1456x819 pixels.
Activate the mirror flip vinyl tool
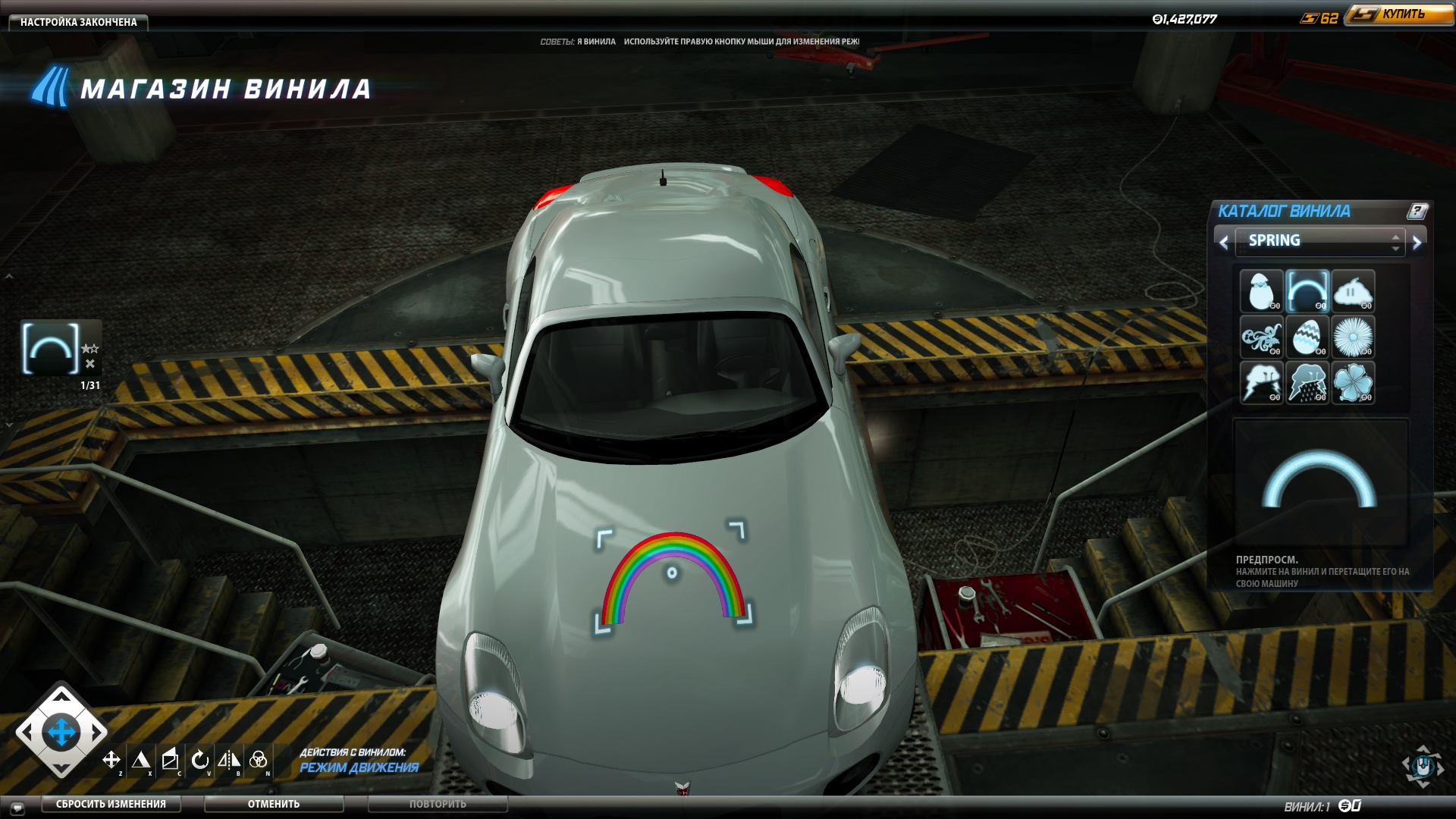(x=229, y=760)
